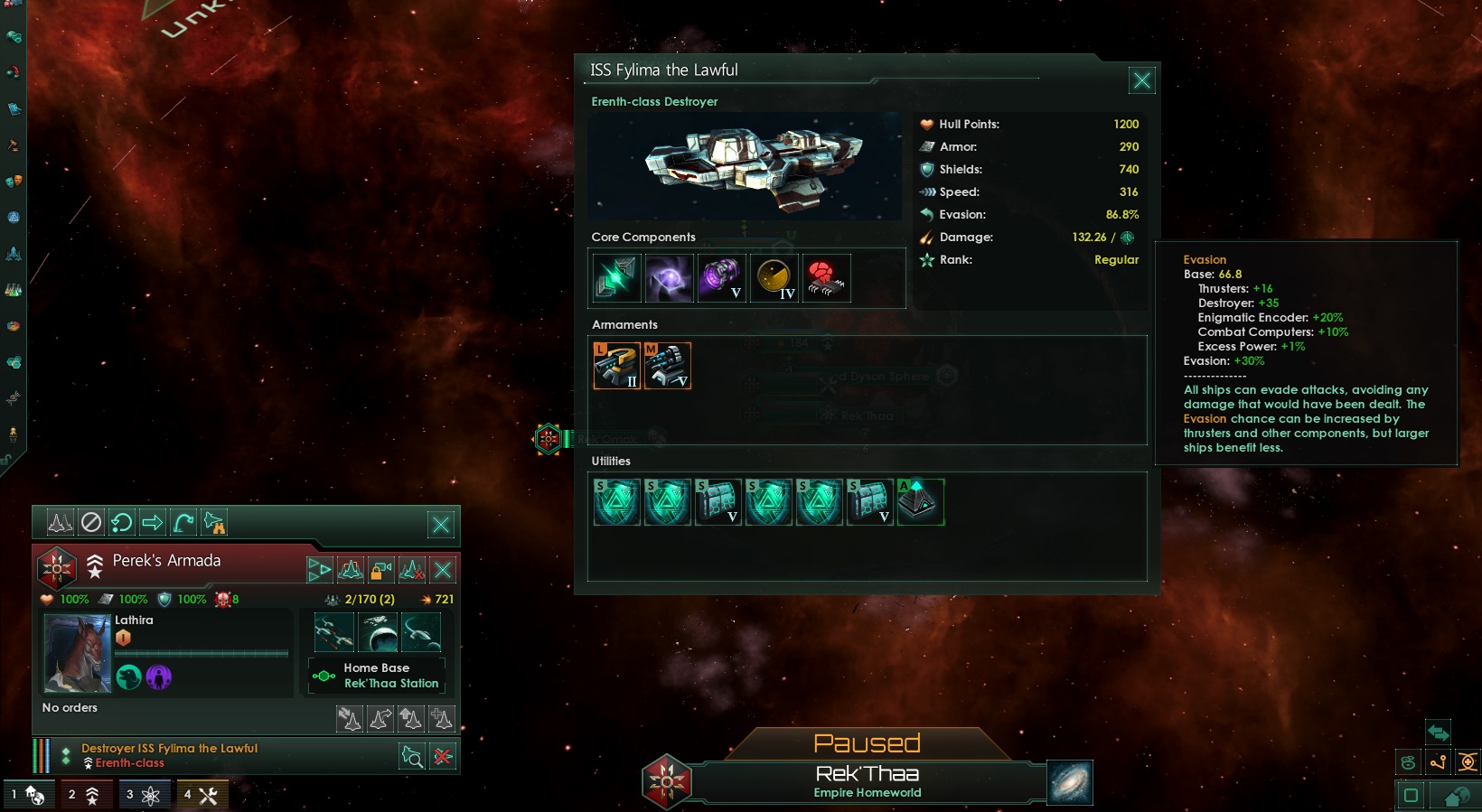Switch to tab 3 with atom icon
Image resolution: width=1482 pixels, height=812 pixels.
click(143, 795)
